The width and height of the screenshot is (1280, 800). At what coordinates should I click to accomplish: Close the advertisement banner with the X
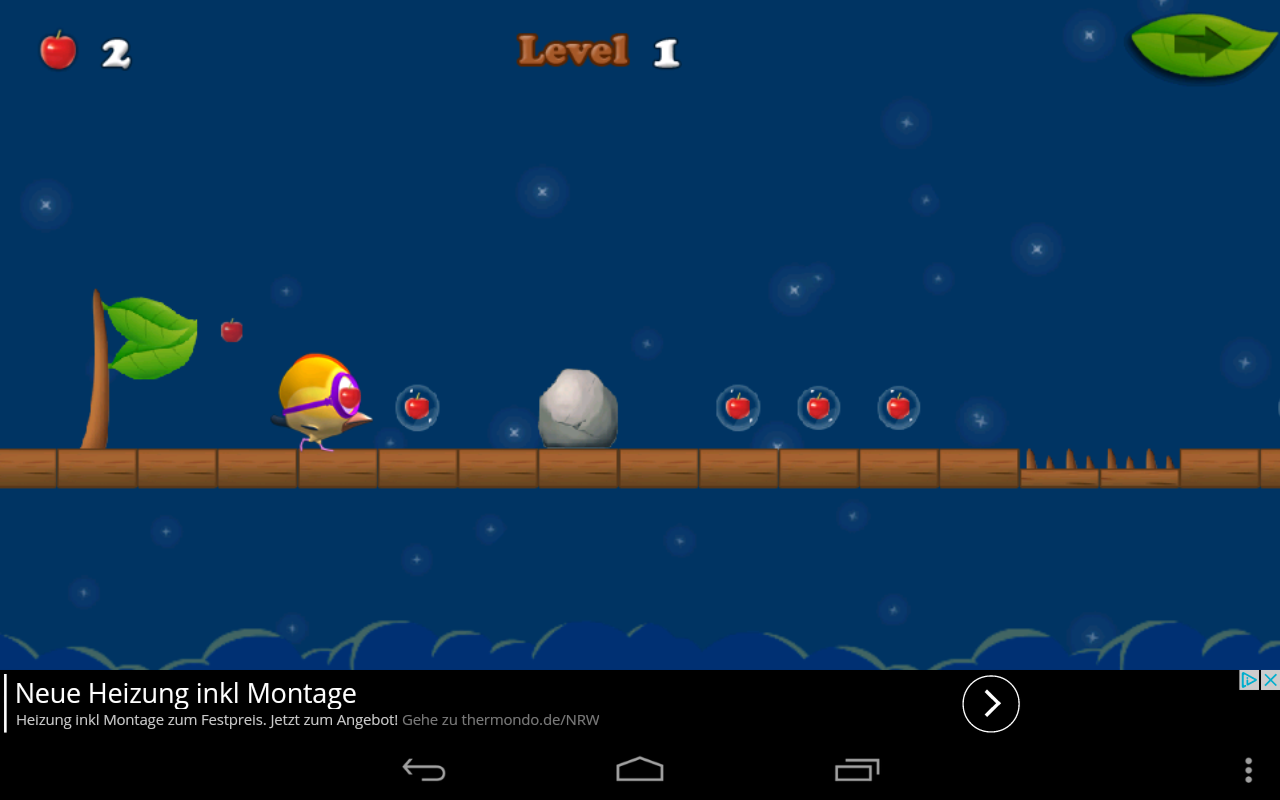click(x=1271, y=678)
